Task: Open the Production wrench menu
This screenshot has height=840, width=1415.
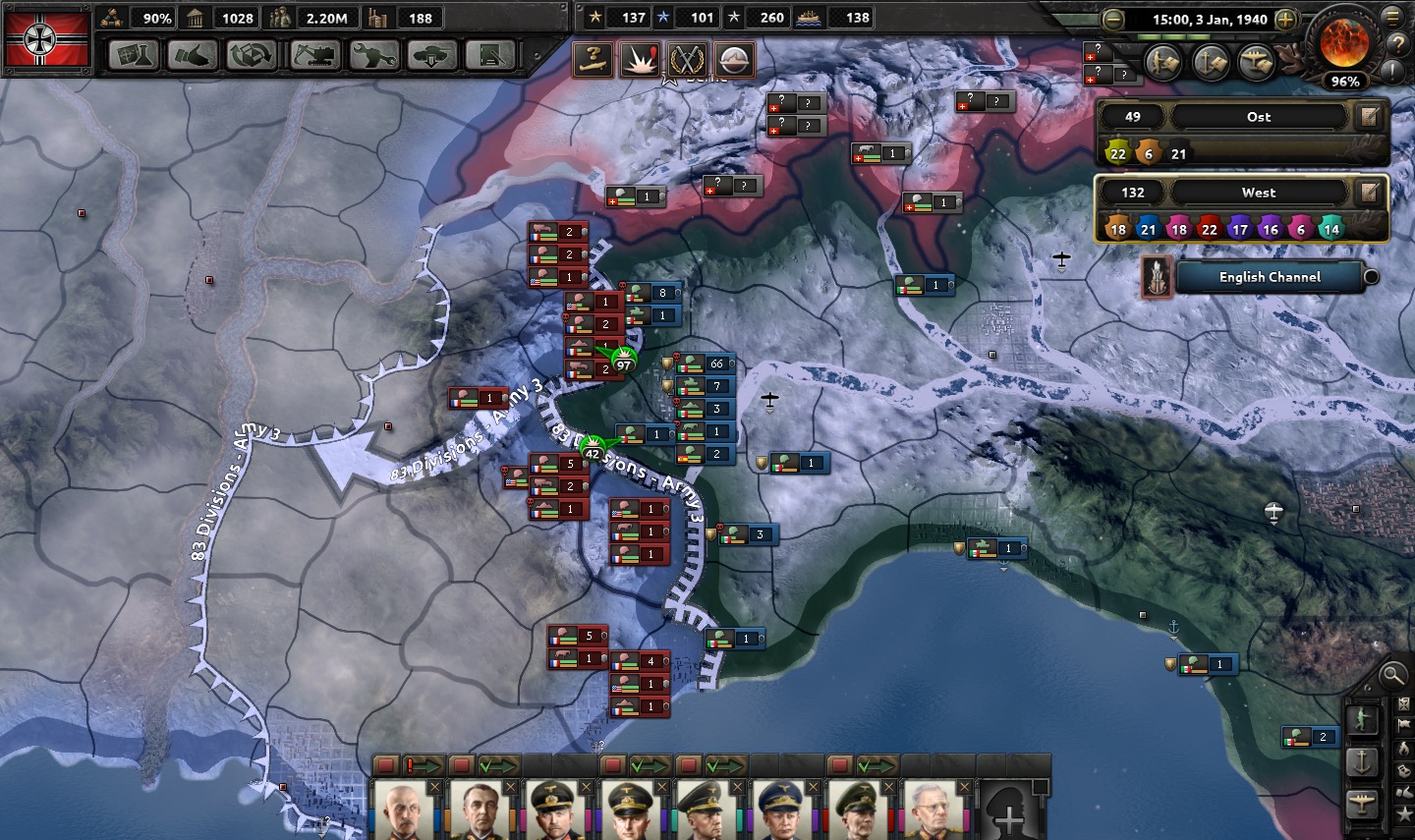Action: [374, 55]
